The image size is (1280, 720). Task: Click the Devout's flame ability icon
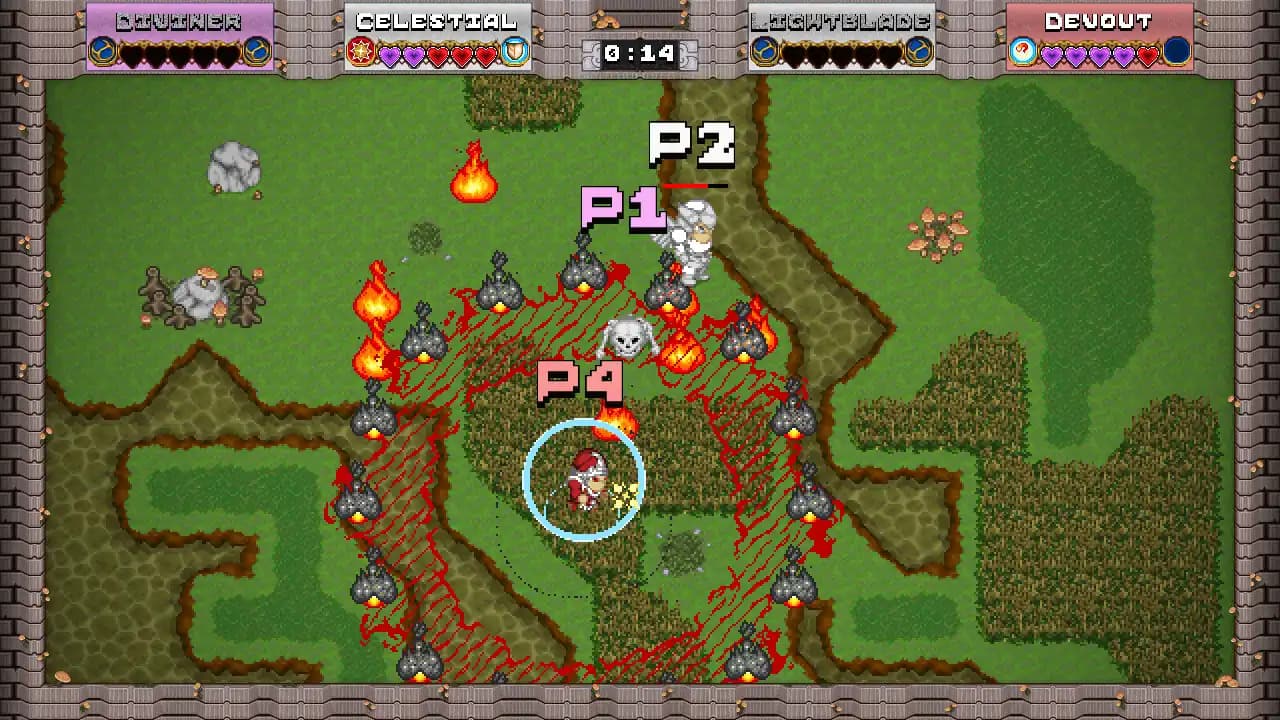(x=1024, y=52)
